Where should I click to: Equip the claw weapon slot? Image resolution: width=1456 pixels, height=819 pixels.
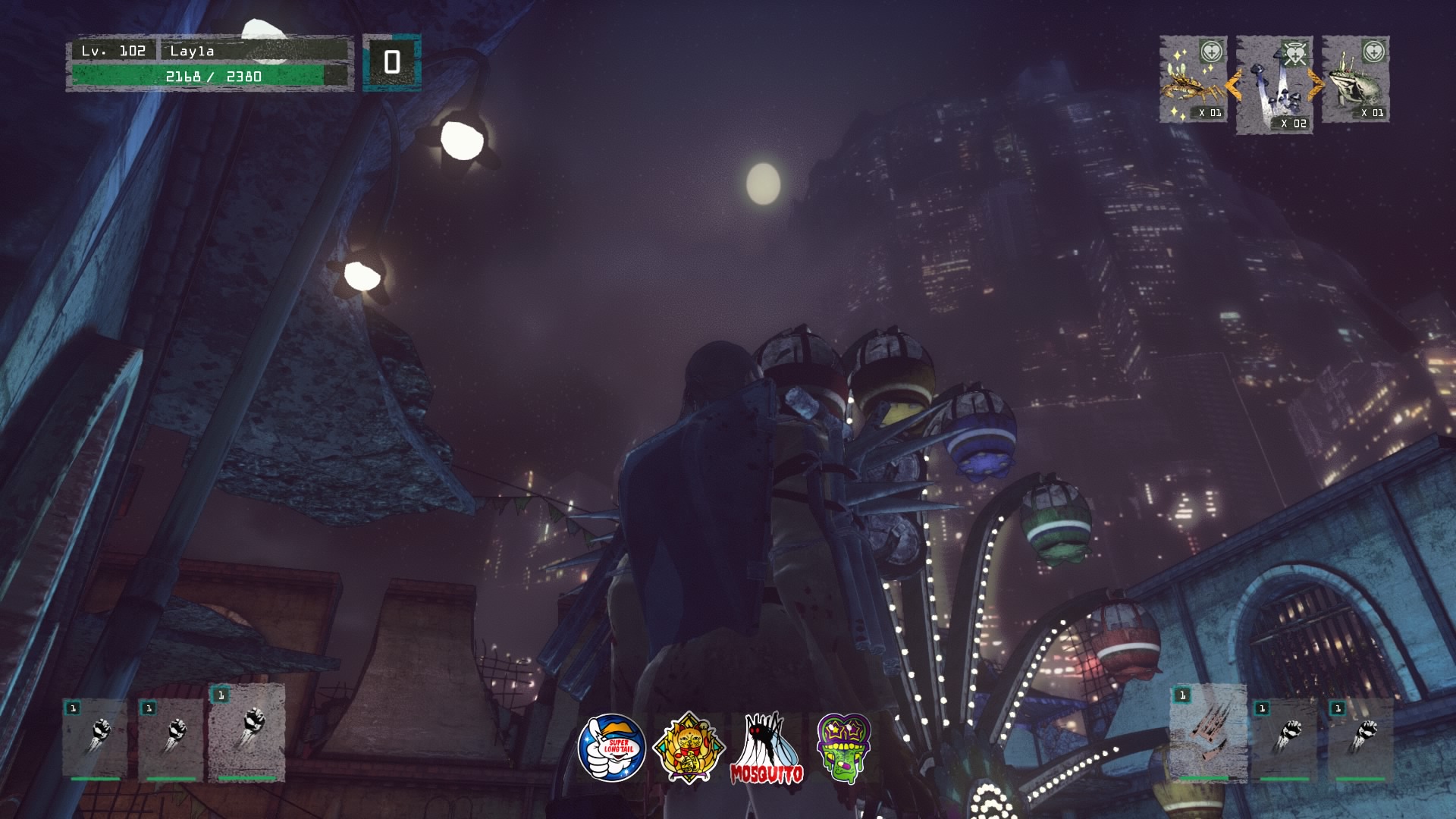tap(1207, 733)
